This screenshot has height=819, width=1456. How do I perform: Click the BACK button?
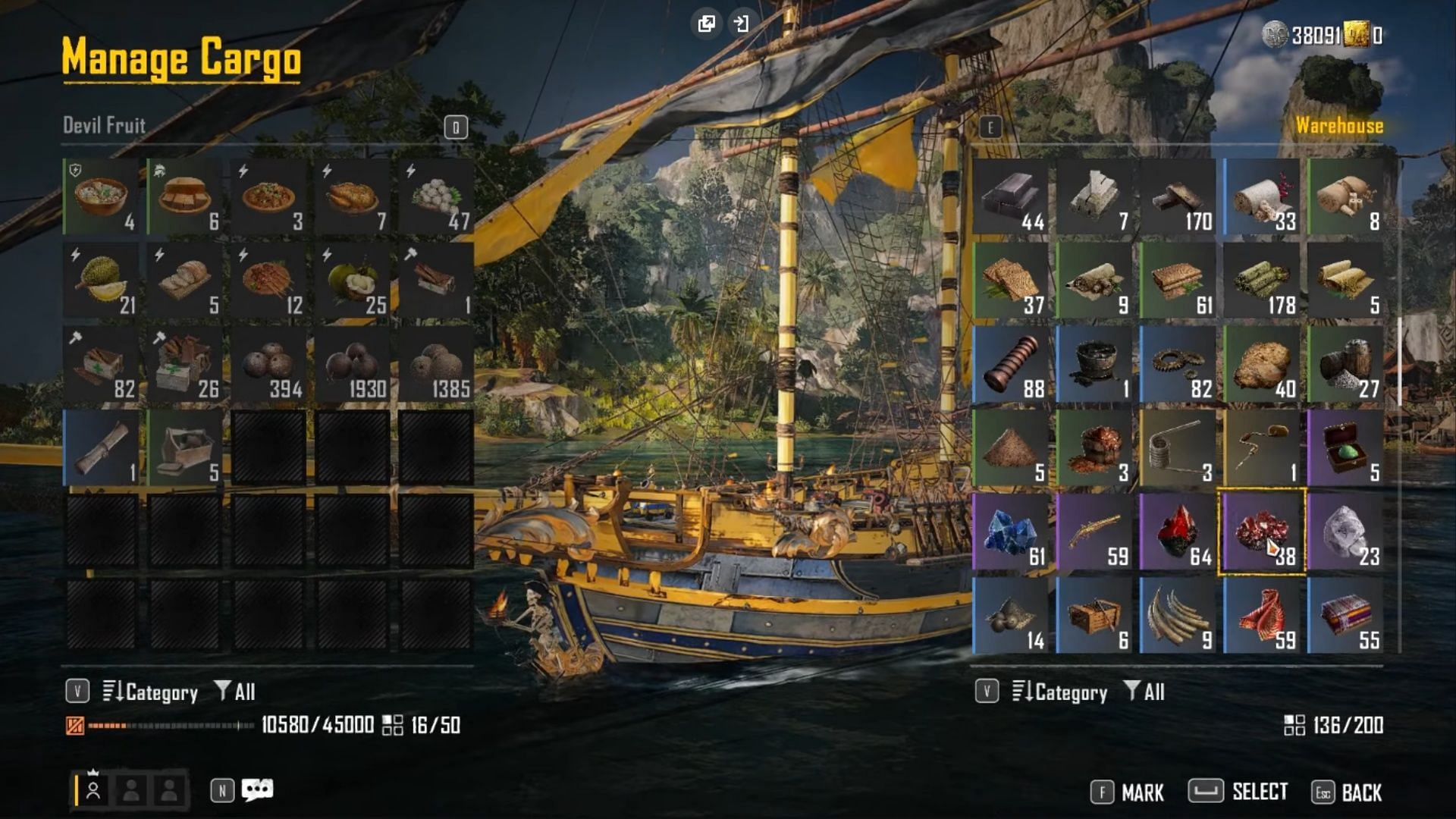pyautogui.click(x=1347, y=792)
